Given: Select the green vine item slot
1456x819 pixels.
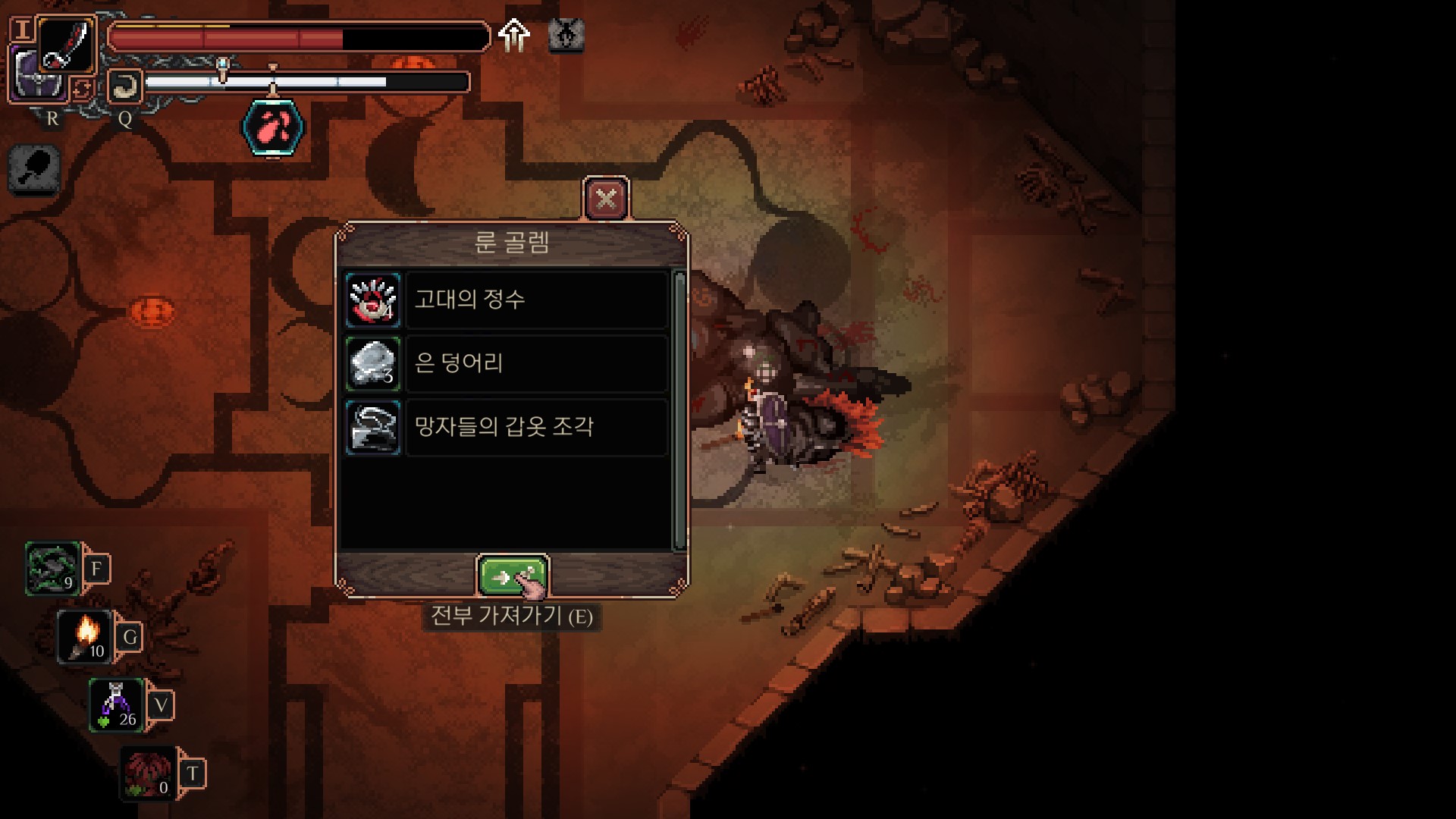Looking at the screenshot, I should tap(52, 568).
